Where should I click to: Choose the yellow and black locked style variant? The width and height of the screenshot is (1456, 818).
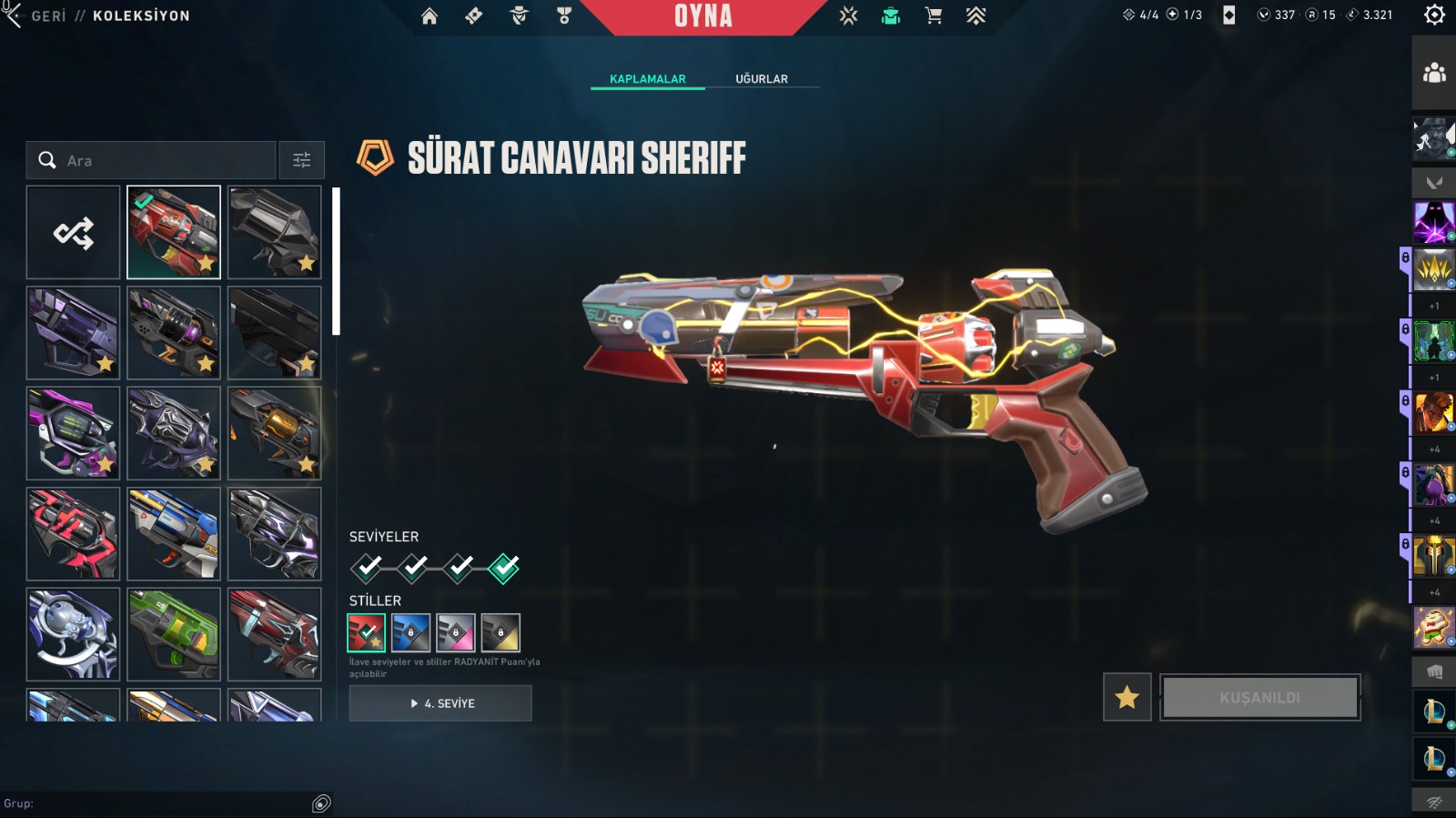pyautogui.click(x=500, y=632)
